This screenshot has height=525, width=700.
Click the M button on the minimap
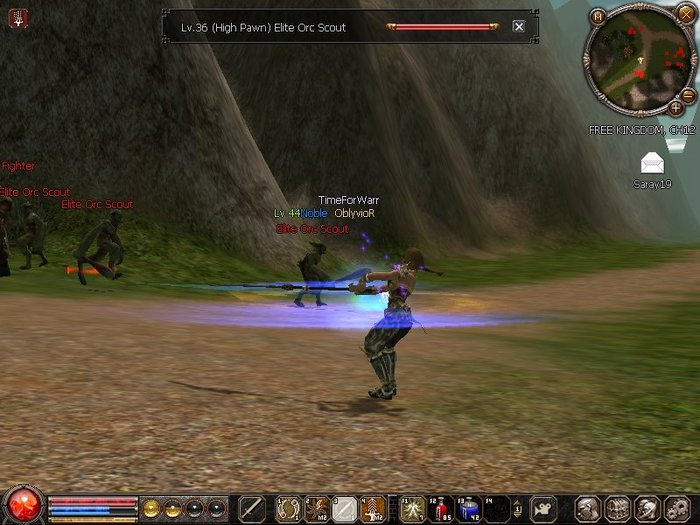597,16
